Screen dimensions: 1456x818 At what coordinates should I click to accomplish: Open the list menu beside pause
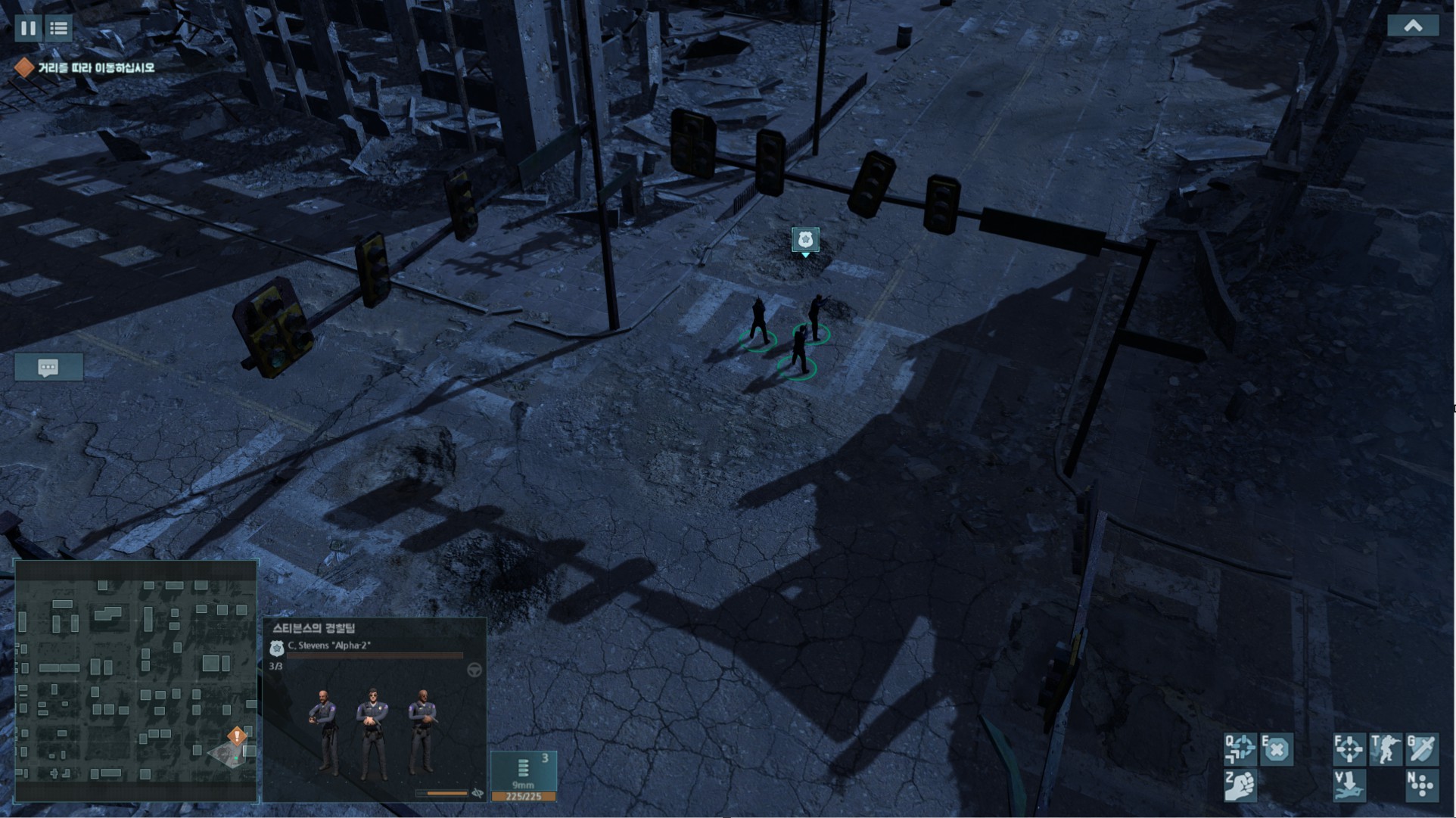pos(58,29)
